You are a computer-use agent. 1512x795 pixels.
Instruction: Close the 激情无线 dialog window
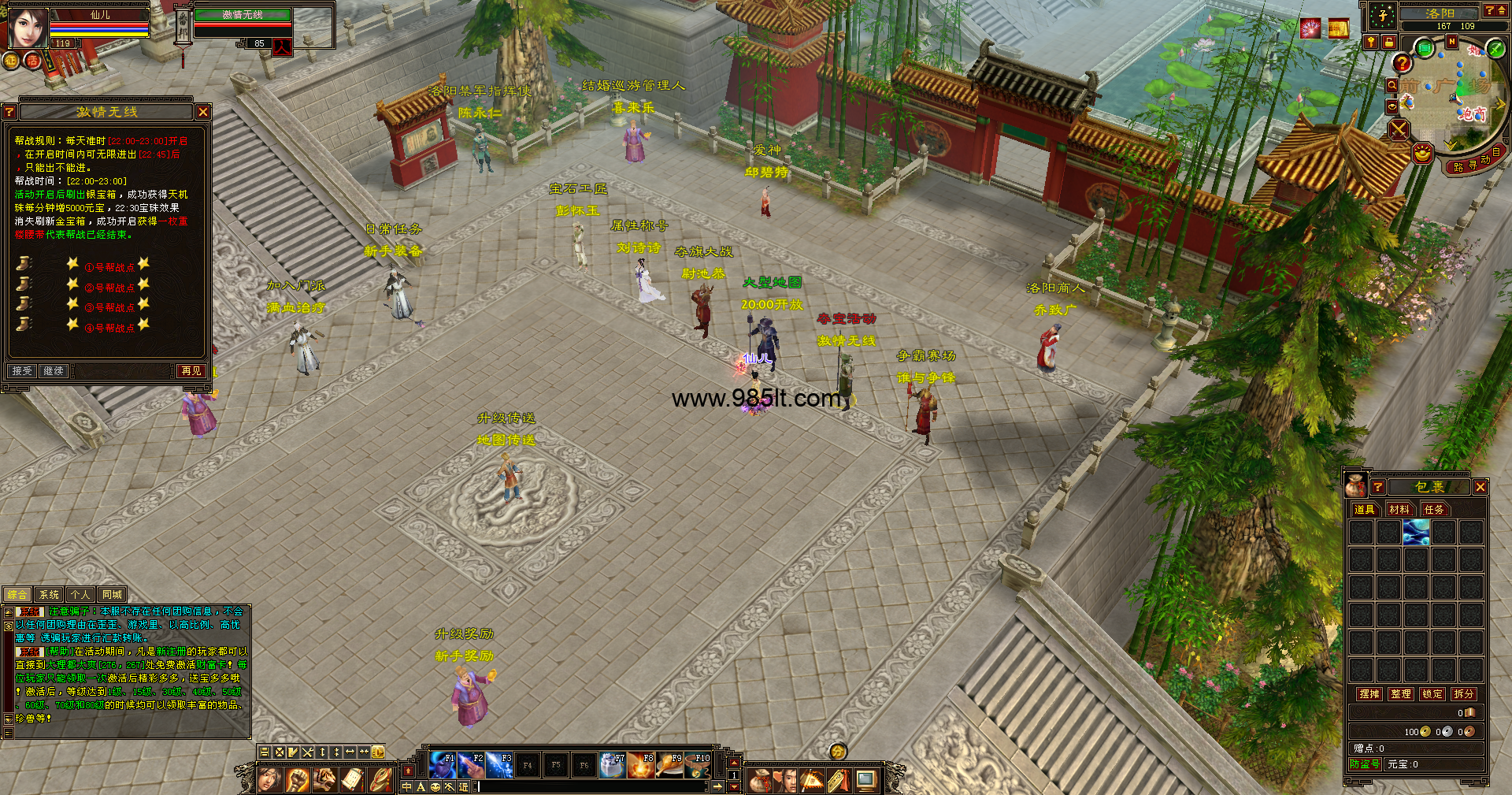tap(203, 112)
